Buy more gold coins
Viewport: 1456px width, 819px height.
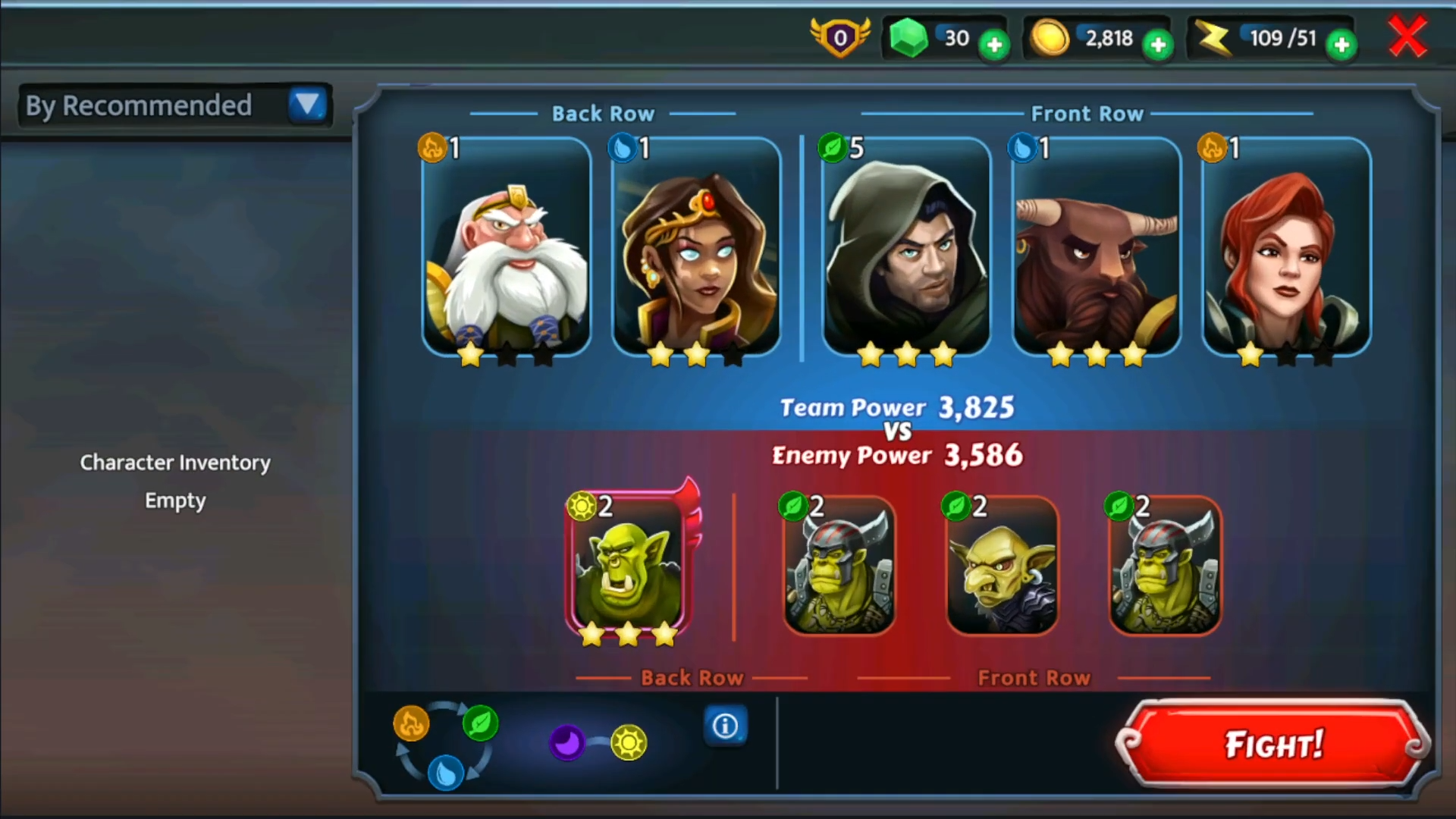(1158, 45)
